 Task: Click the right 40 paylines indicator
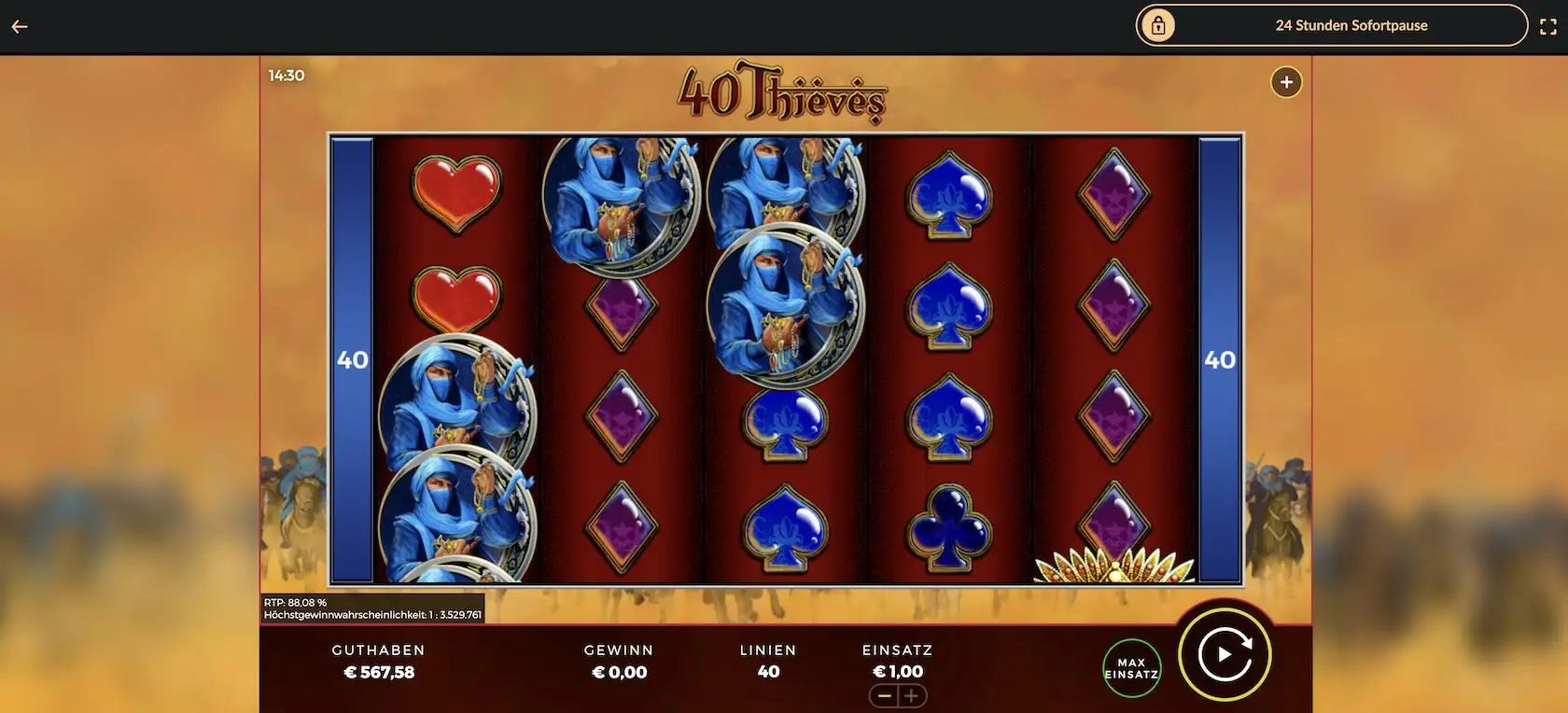[1219, 358]
